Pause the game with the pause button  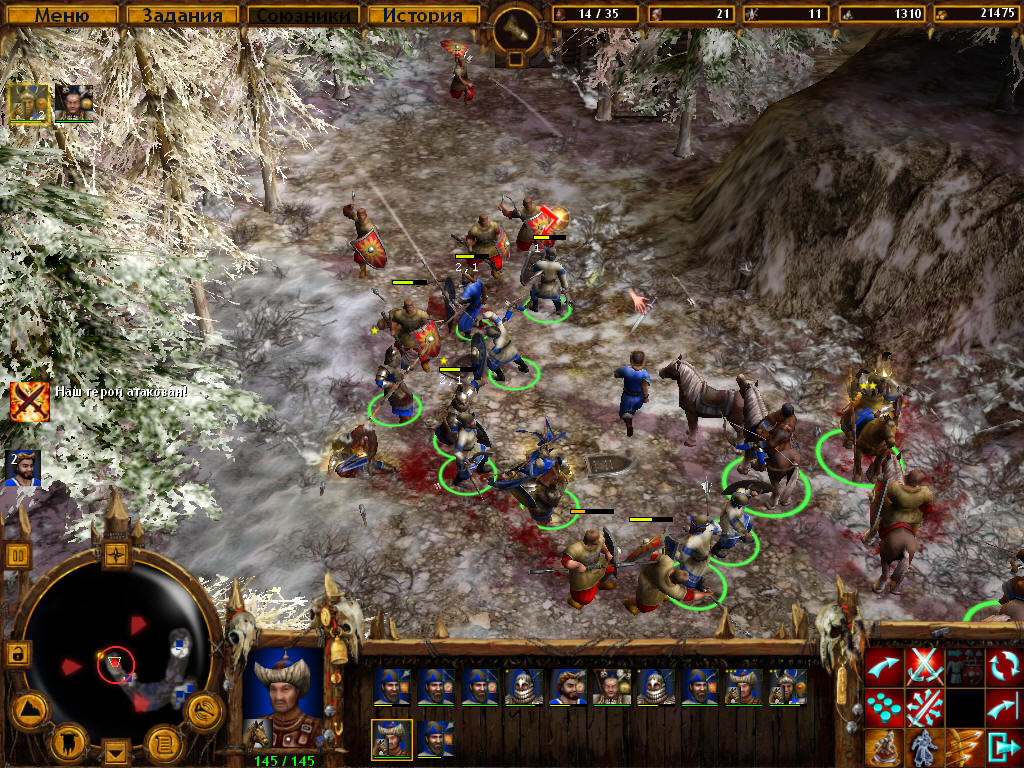tap(19, 555)
